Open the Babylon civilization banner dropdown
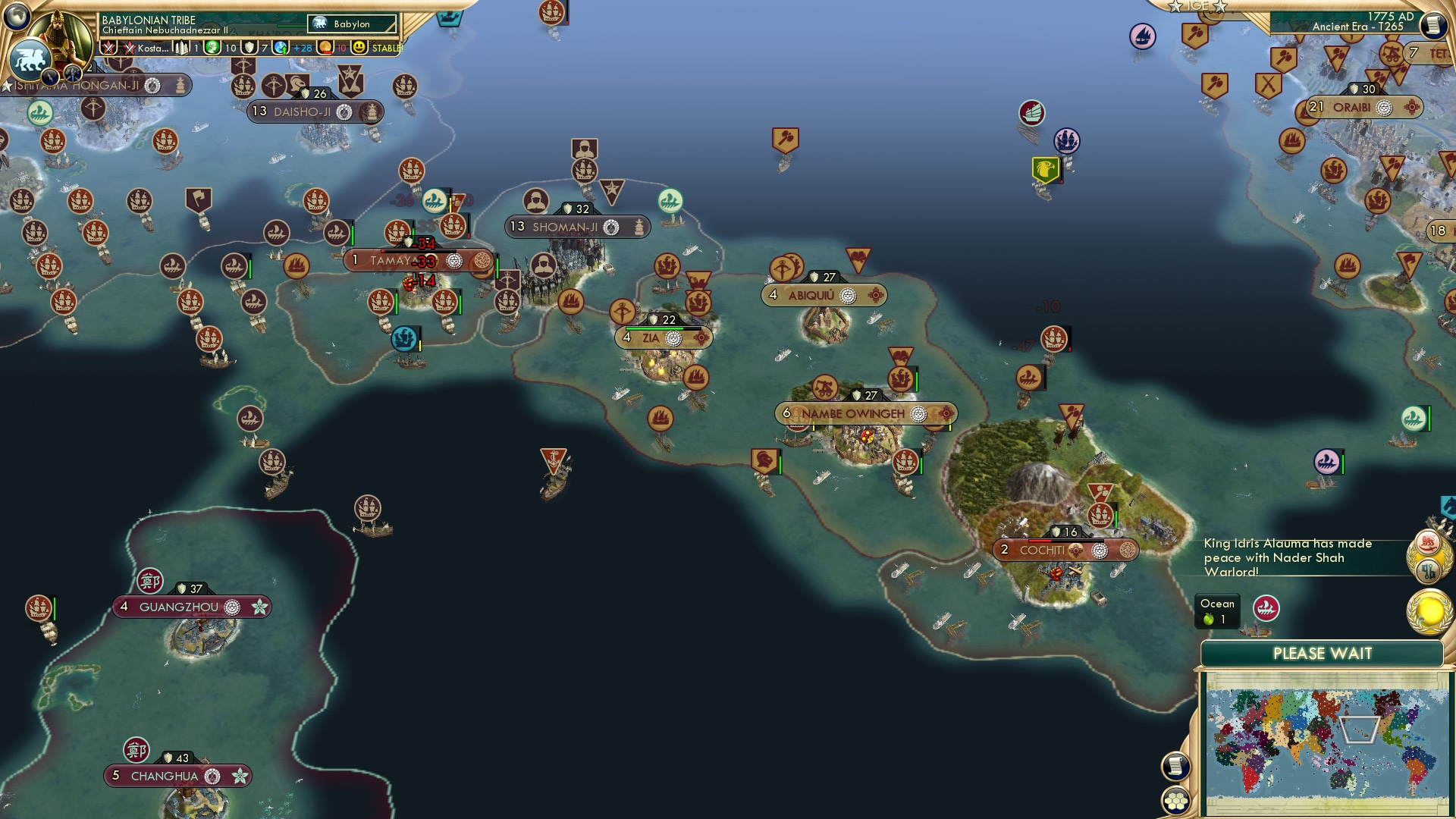 point(350,24)
